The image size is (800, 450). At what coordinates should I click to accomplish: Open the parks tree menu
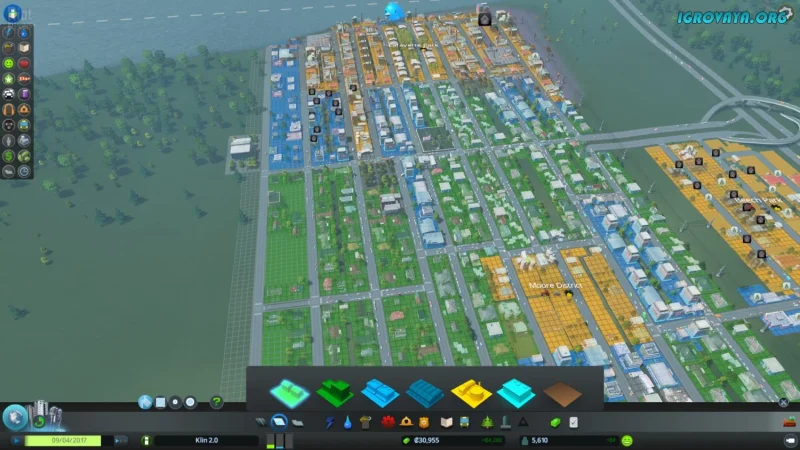click(x=487, y=423)
